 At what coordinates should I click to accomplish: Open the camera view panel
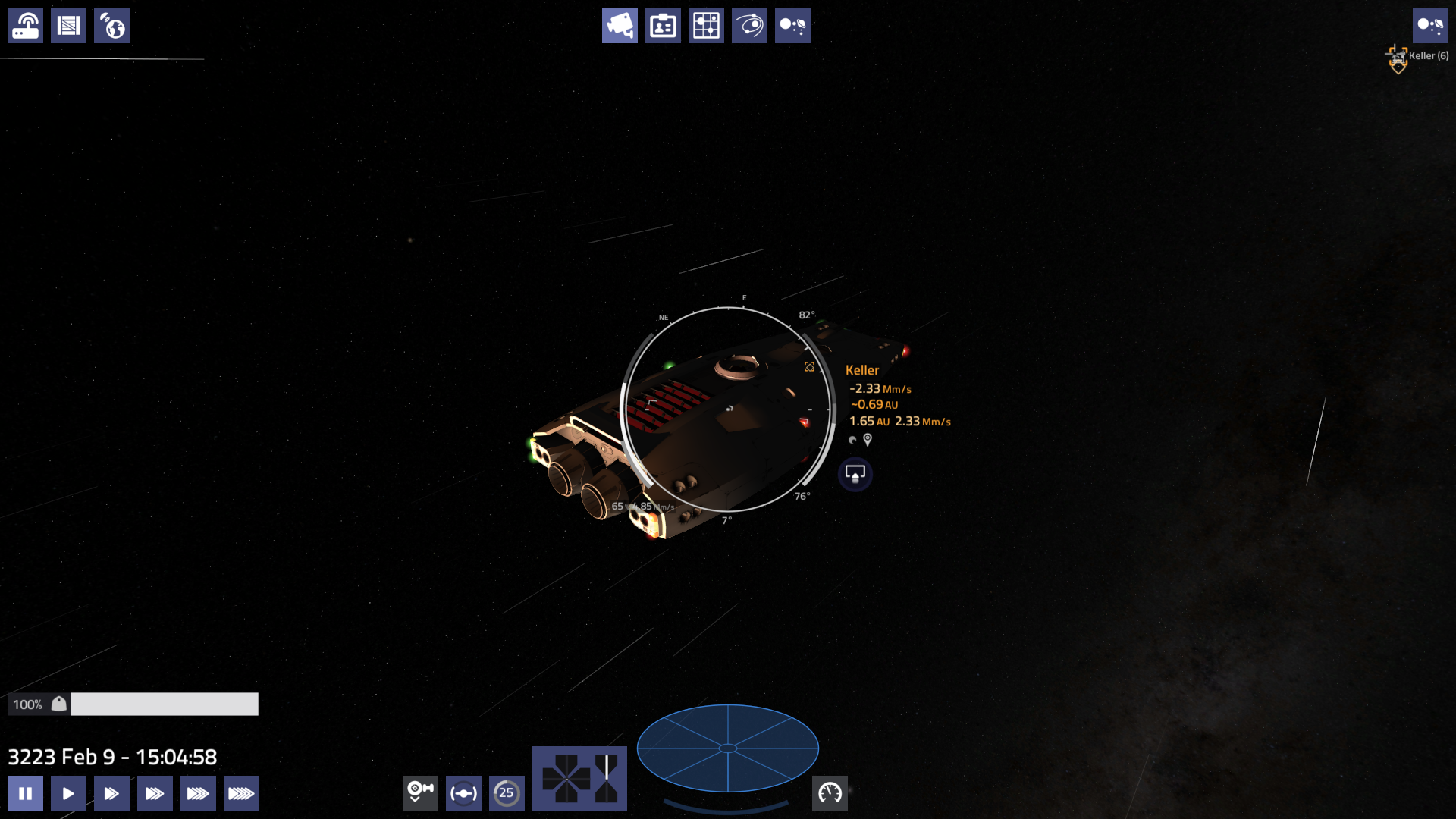tap(620, 25)
